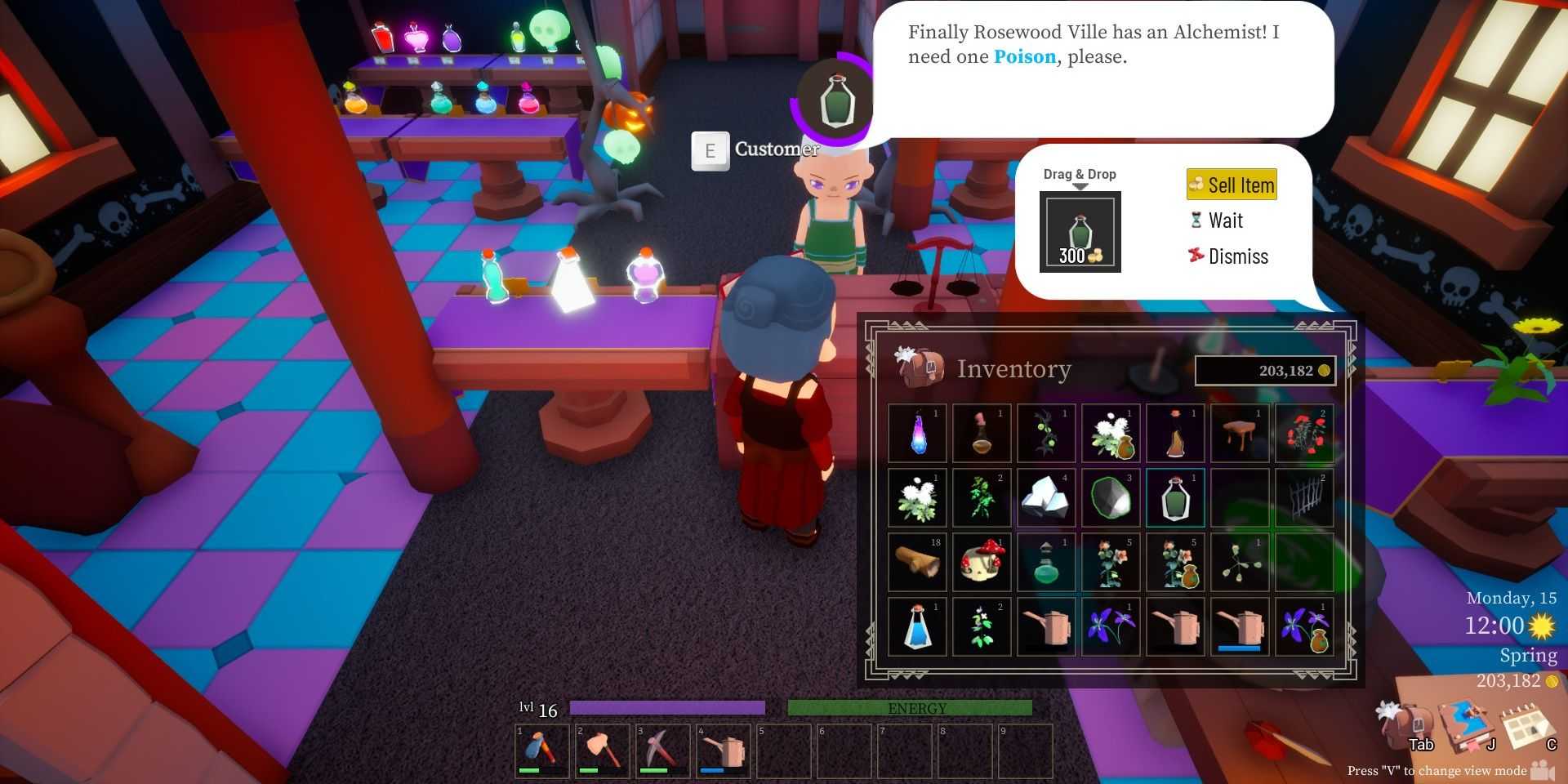This screenshot has width=1568, height=784.
Task: Select the poison bottle in the sale slot
Action: 1080,232
